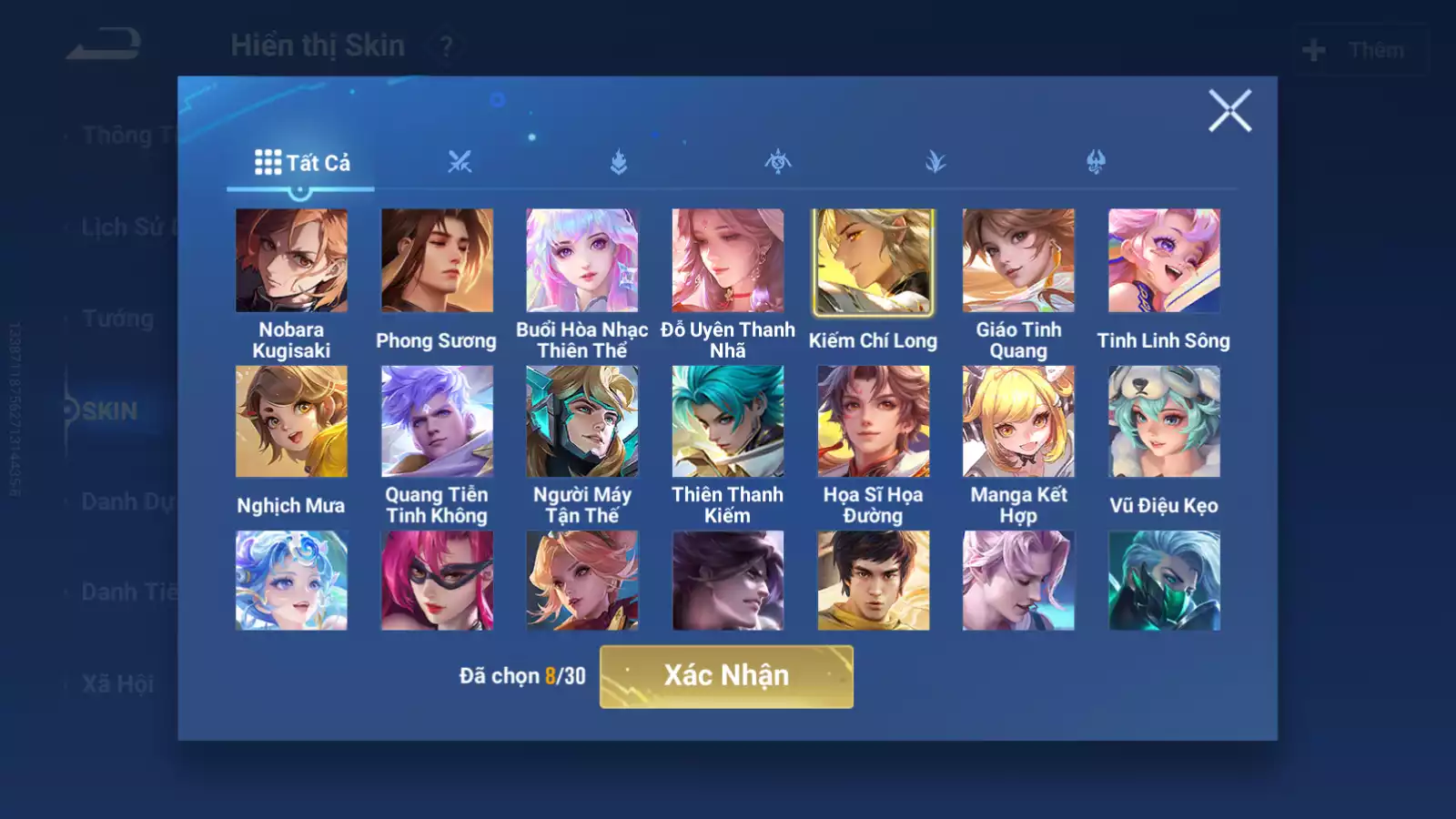Choose the Người Máy Tận Thế skin
Image resolution: width=1456 pixels, height=819 pixels.
point(582,421)
